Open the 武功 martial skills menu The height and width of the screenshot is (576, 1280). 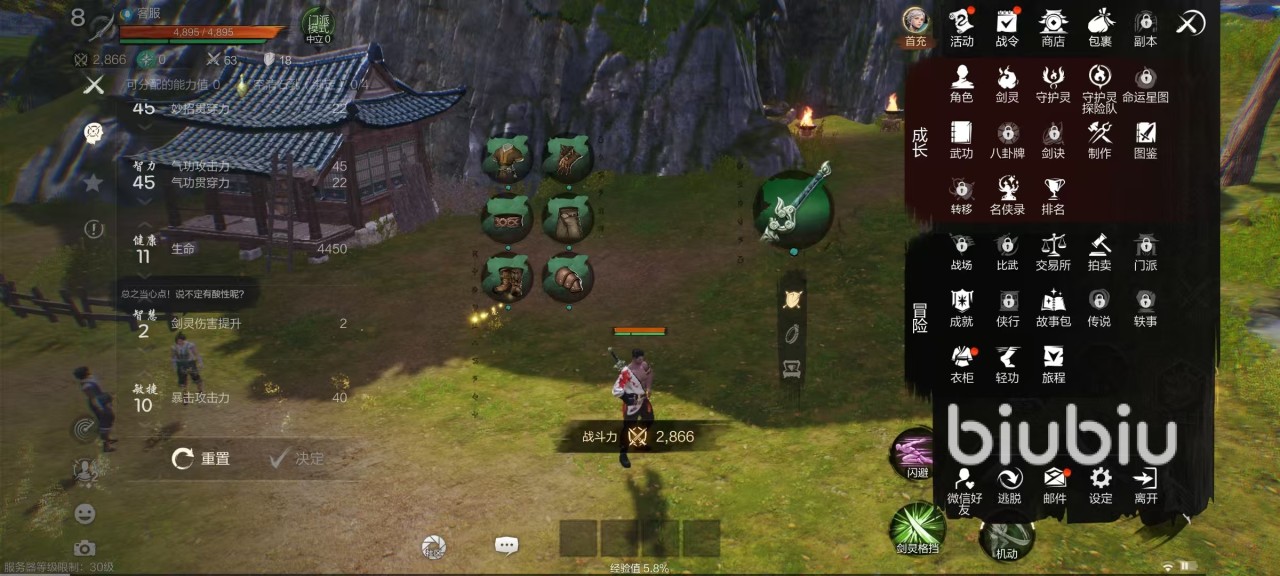962,139
